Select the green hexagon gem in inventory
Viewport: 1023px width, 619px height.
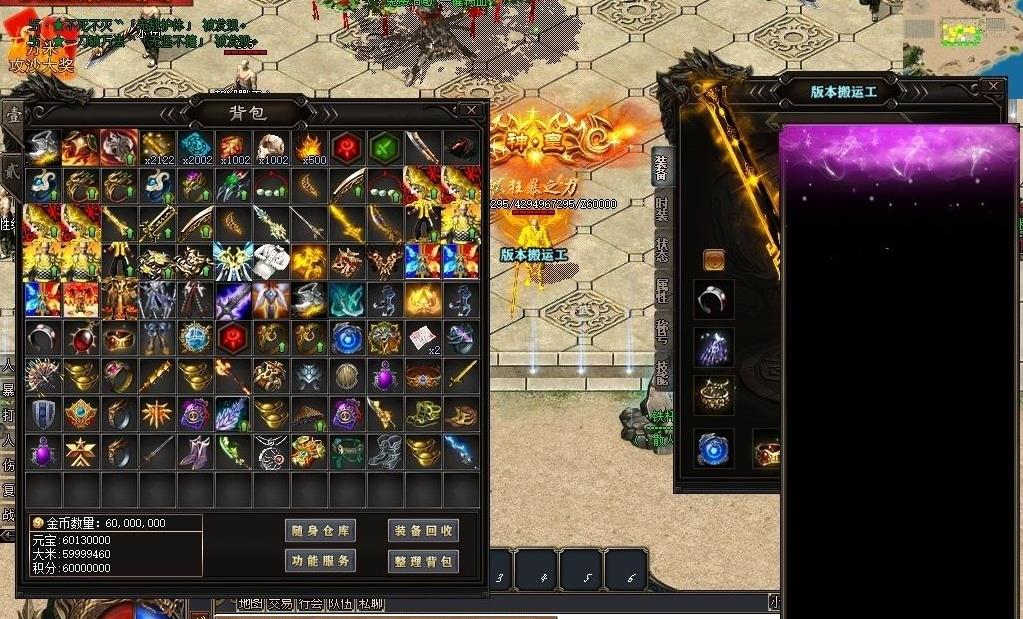(x=384, y=147)
